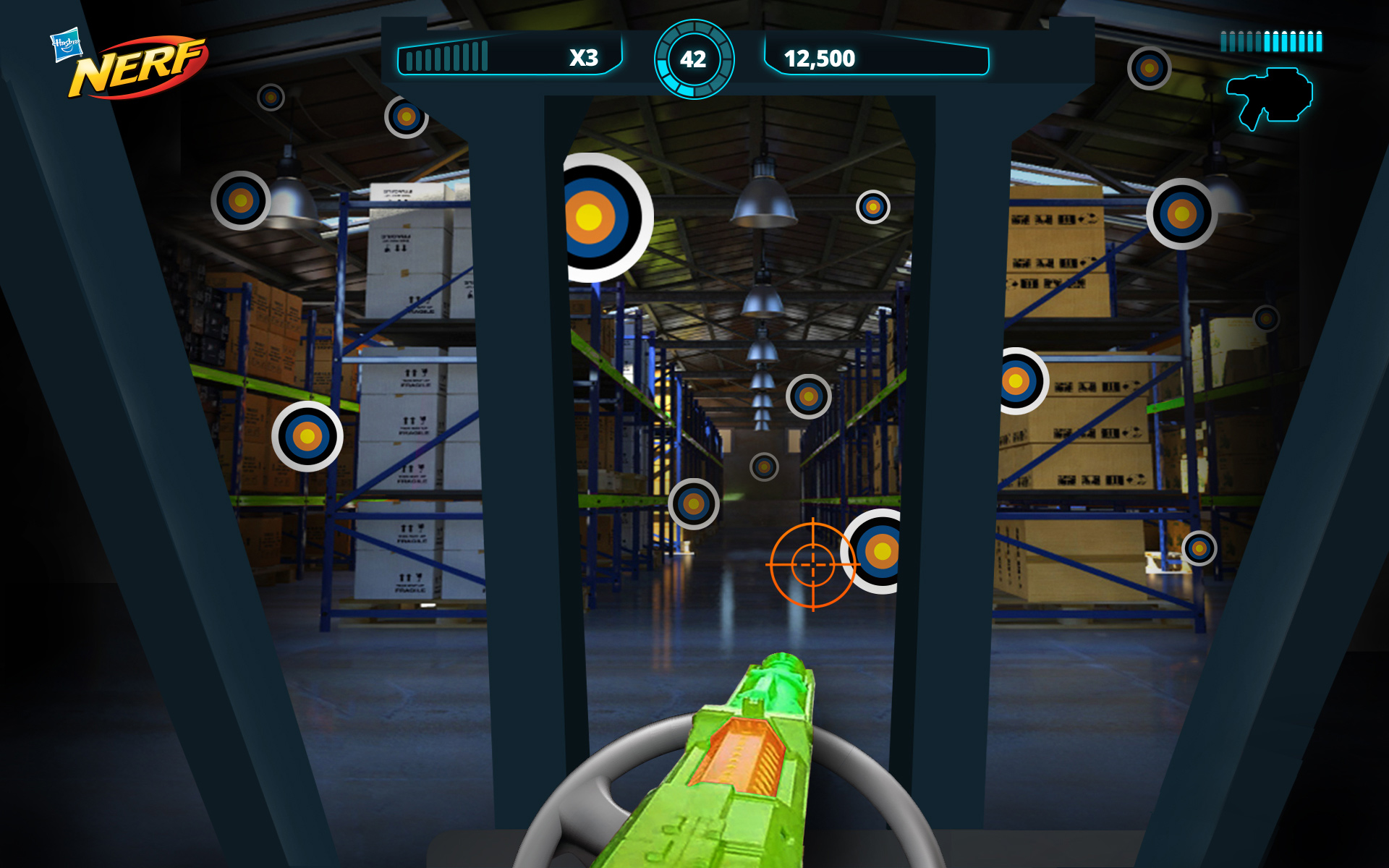Viewport: 1389px width, 868px height.
Task: Open the Hasbro badge
Action: pyautogui.click(x=66, y=45)
